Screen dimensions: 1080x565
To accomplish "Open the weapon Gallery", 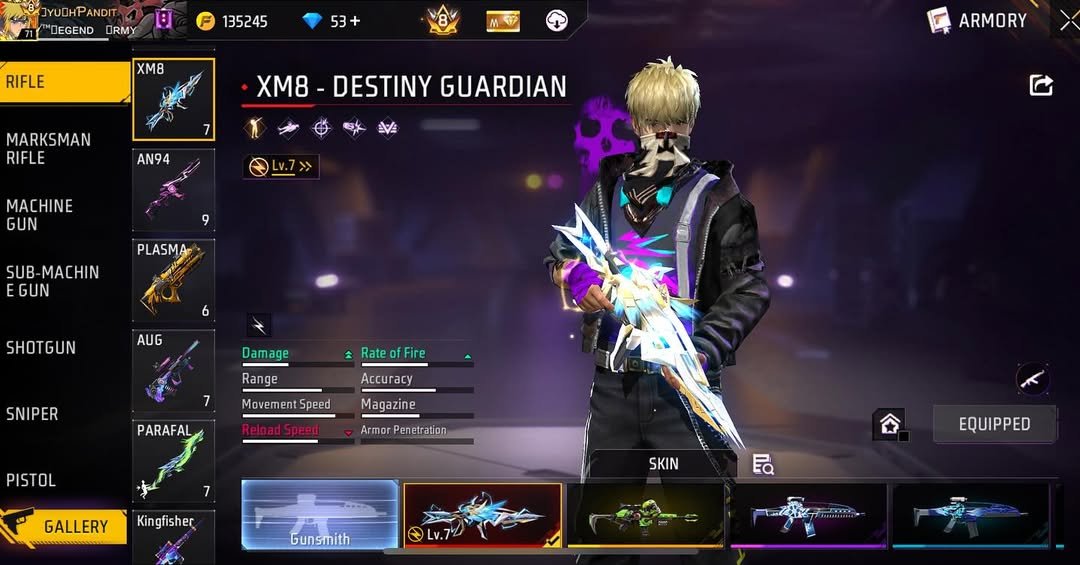I will point(65,526).
